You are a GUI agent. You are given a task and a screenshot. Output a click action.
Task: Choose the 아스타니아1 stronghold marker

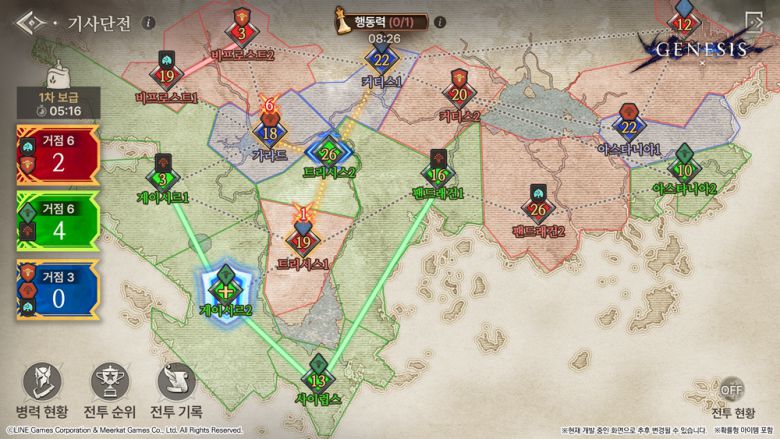tap(628, 125)
